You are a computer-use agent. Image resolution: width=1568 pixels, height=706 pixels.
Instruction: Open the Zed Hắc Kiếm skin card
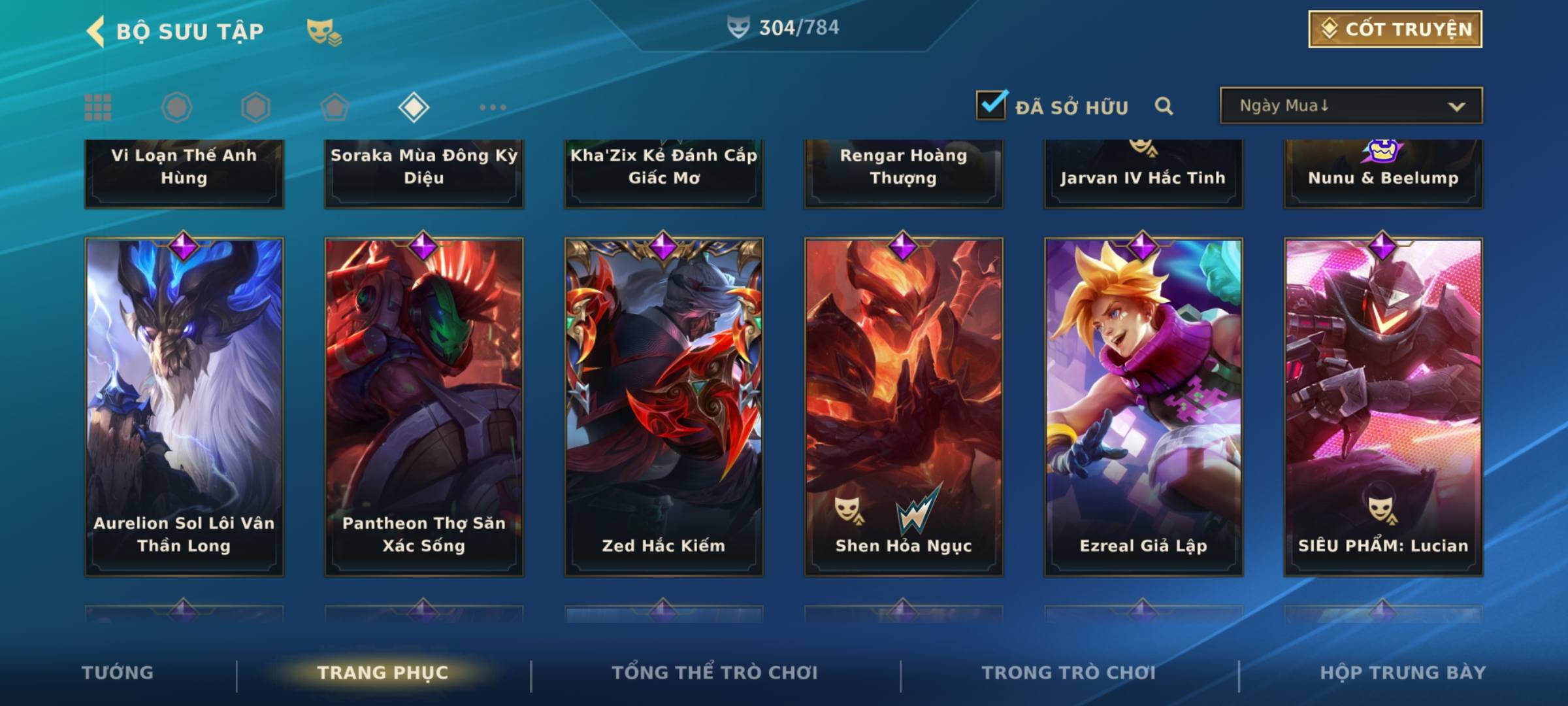point(664,405)
